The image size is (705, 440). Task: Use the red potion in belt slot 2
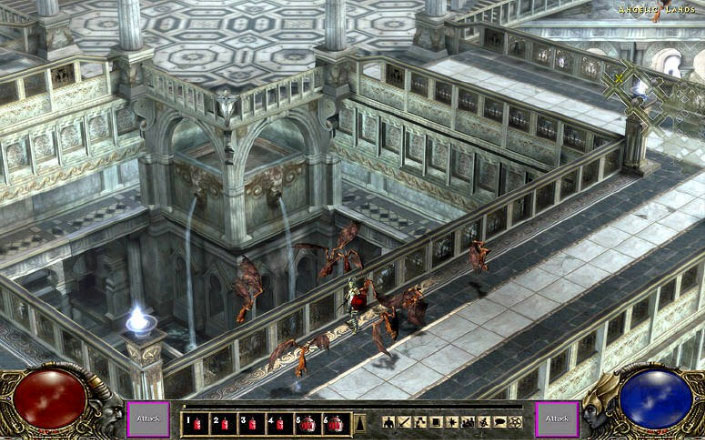224,423
